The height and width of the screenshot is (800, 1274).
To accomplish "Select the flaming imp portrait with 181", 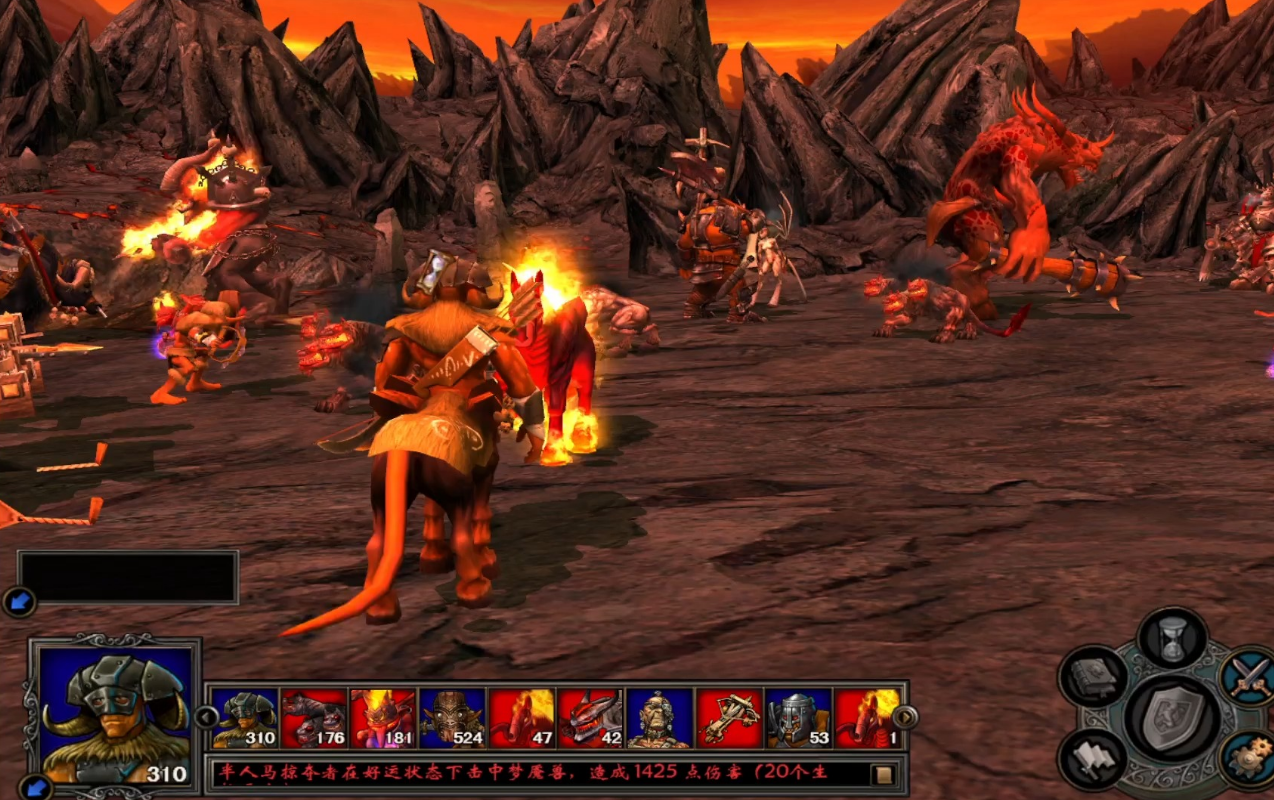I will tap(383, 718).
